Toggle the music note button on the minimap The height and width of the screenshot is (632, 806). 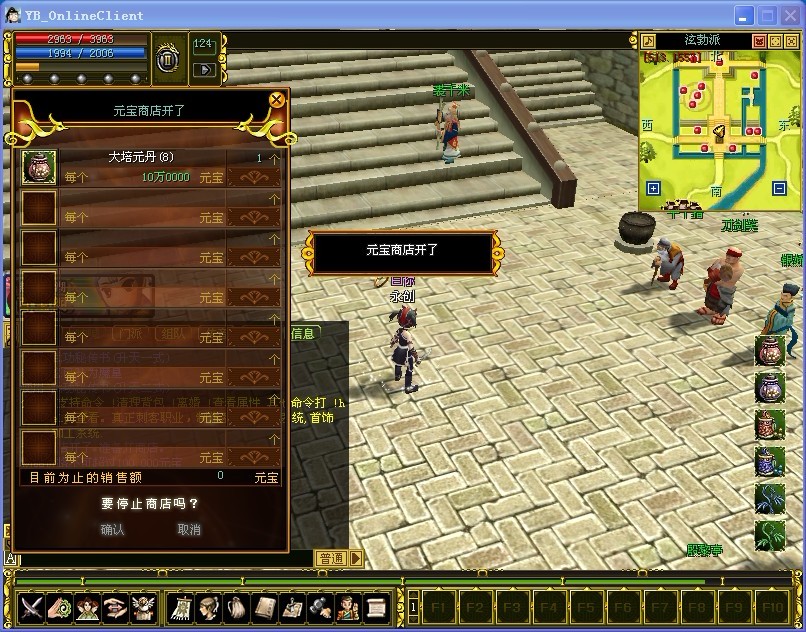(648, 41)
